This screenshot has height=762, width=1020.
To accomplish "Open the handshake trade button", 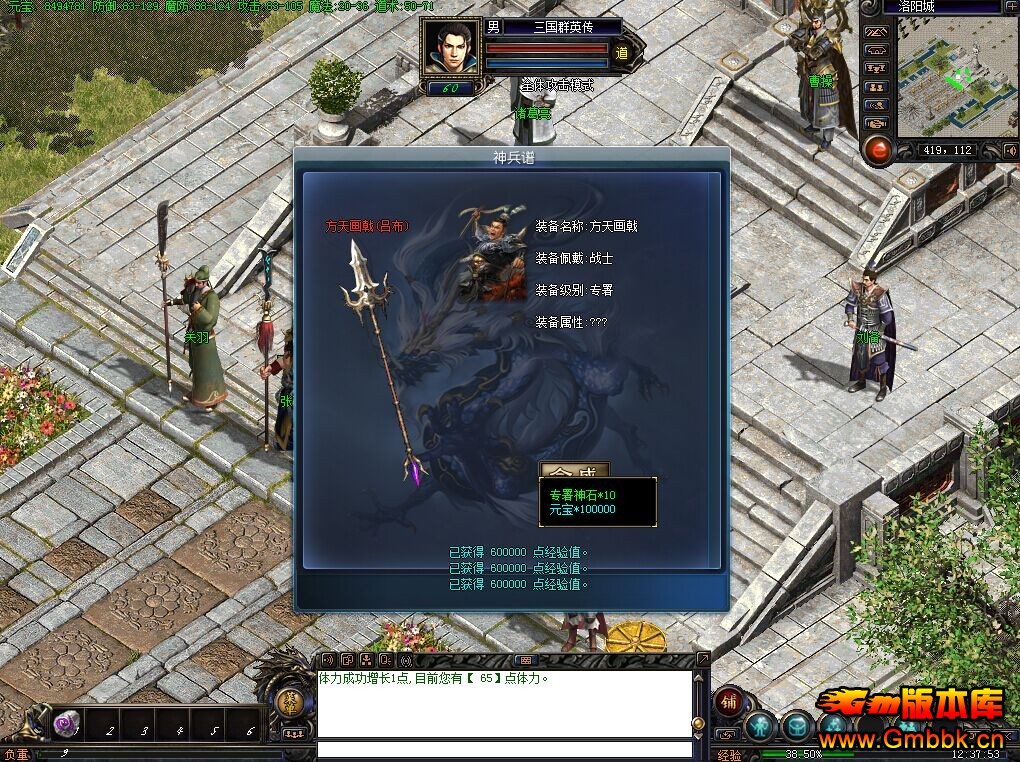I will point(876,122).
